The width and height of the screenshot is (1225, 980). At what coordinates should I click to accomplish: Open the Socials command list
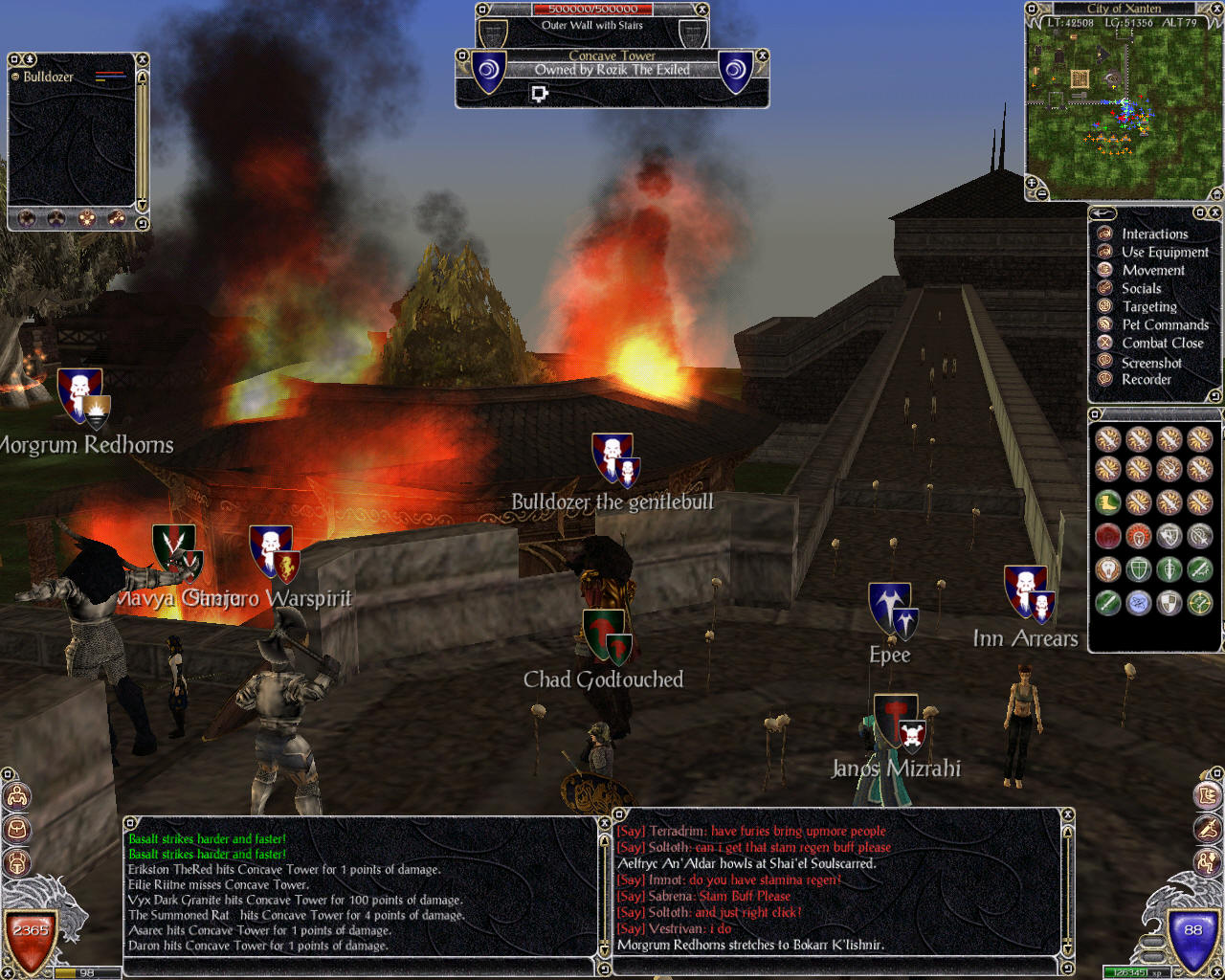tap(1141, 288)
